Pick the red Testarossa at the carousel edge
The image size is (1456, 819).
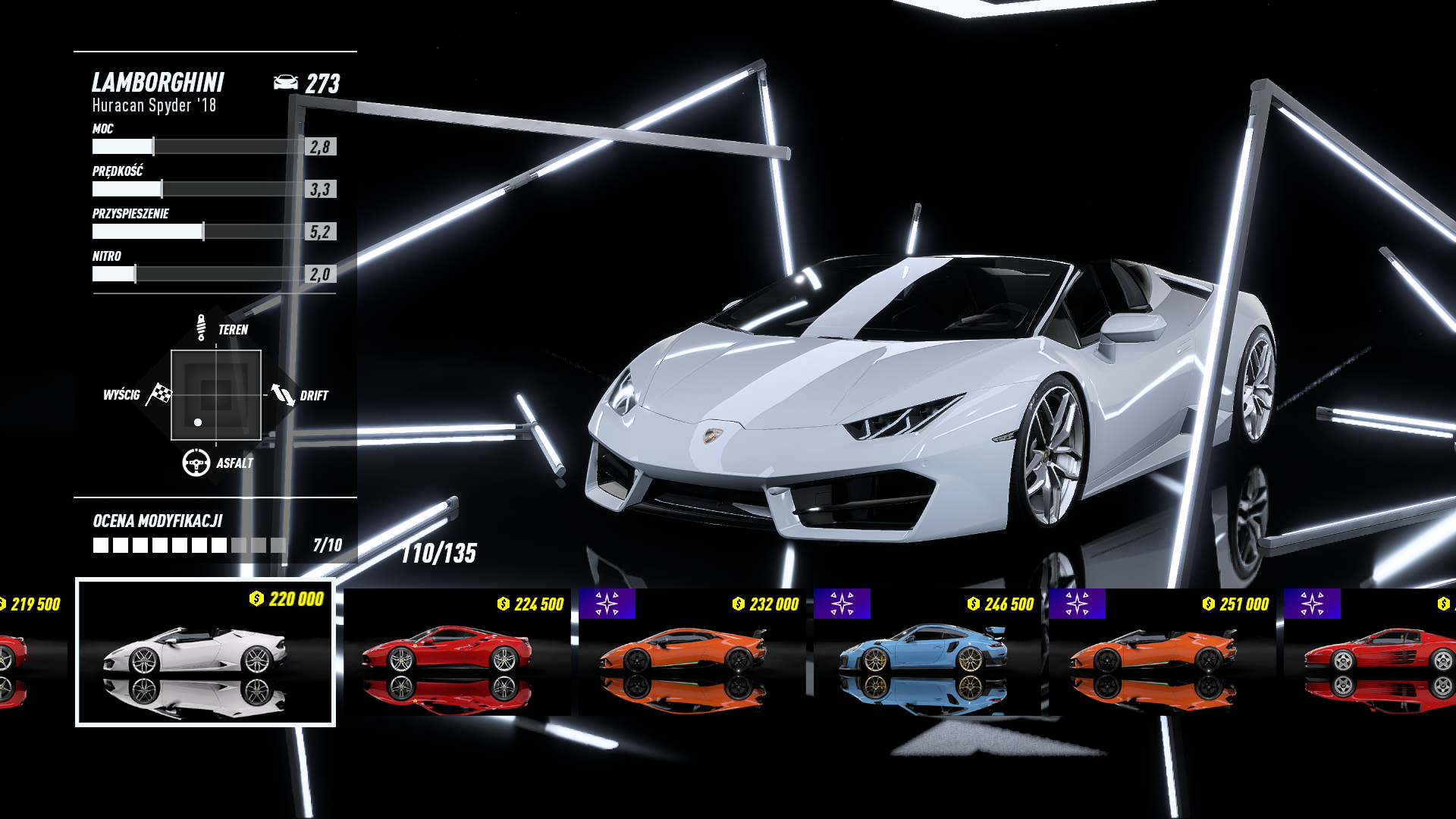click(1373, 652)
